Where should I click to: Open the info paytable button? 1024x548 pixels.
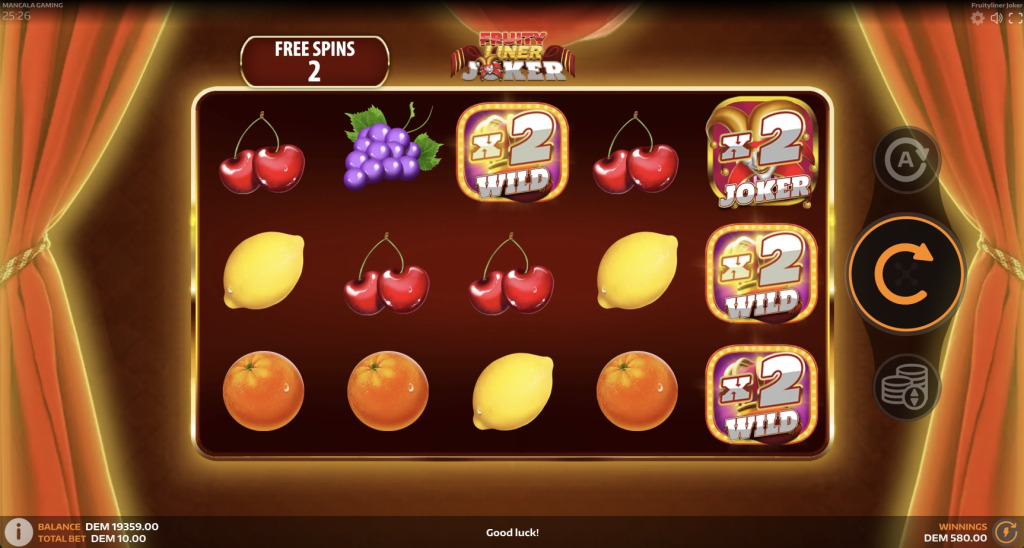pyautogui.click(x=17, y=532)
